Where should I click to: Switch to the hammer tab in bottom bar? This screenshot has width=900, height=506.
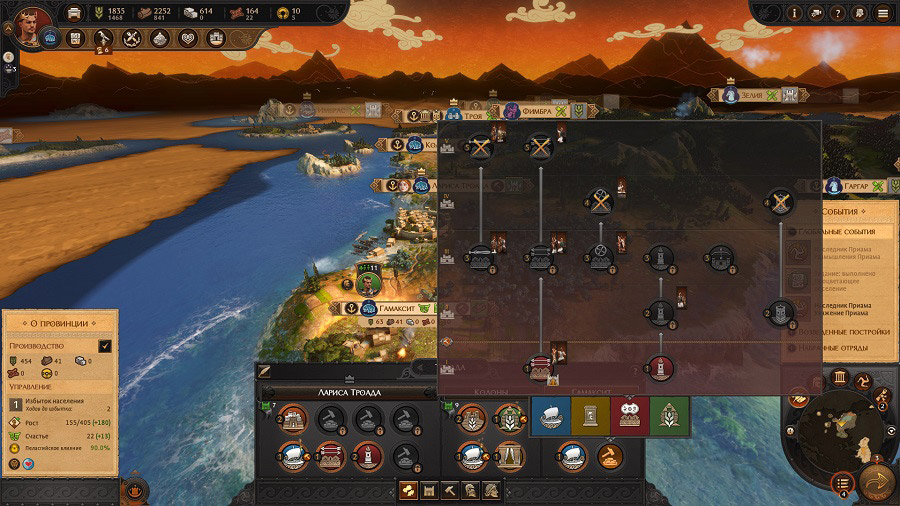coord(451,490)
